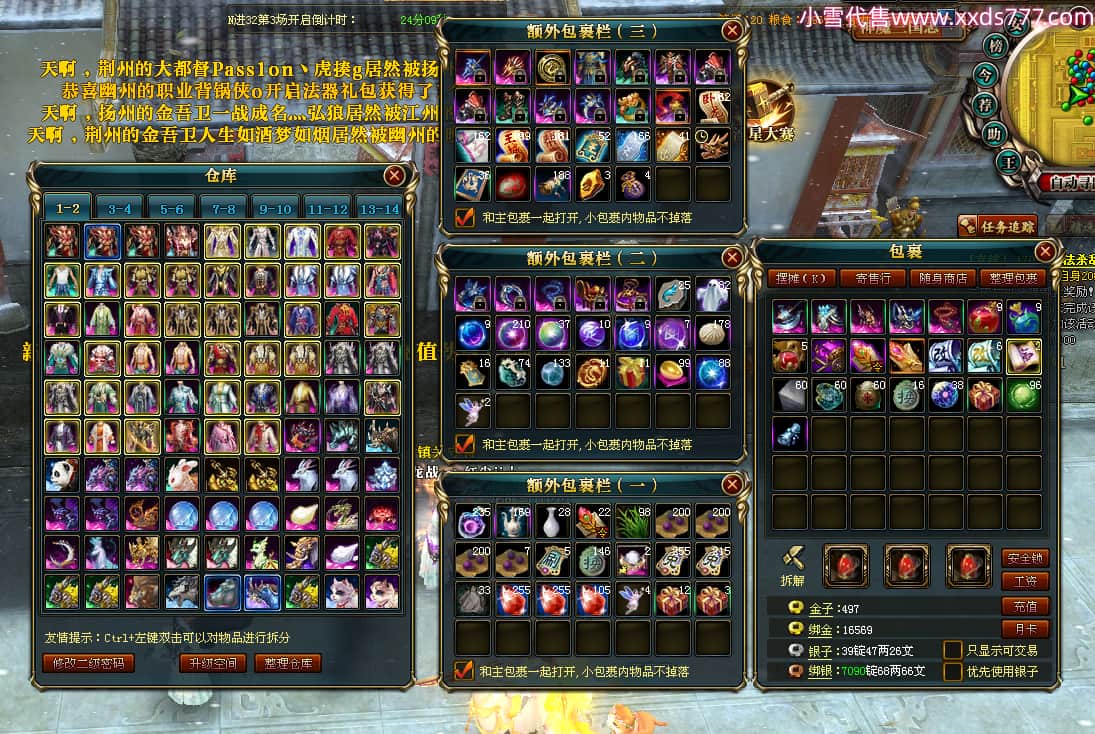
Task: Open the 充值 recharge button
Action: pyautogui.click(x=1025, y=606)
